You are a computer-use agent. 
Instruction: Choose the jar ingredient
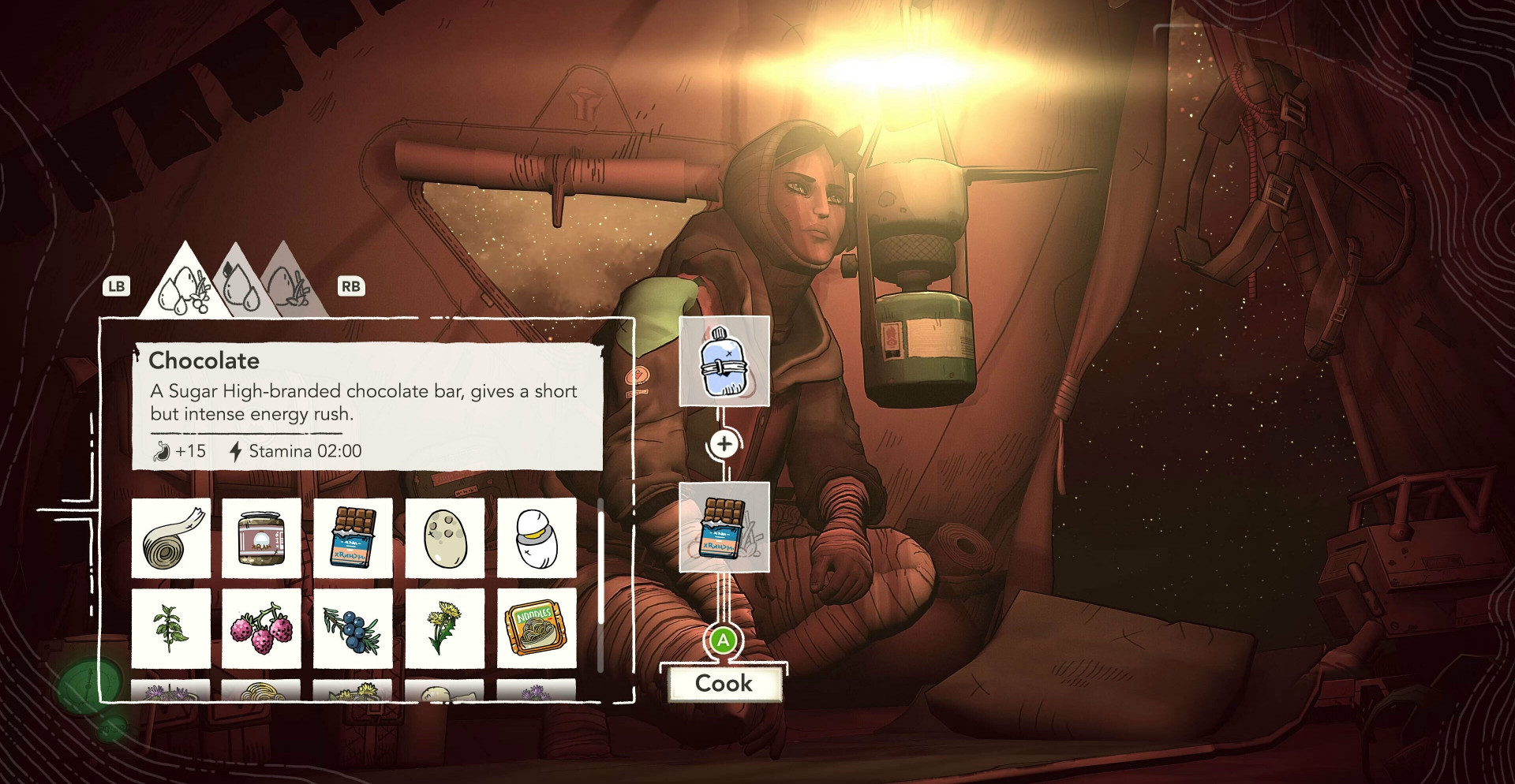click(261, 537)
